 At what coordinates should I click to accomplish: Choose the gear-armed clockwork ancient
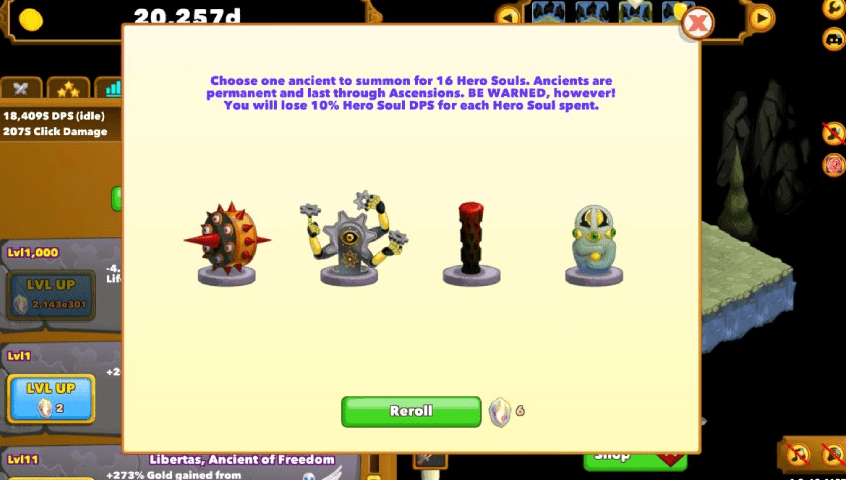click(x=349, y=240)
